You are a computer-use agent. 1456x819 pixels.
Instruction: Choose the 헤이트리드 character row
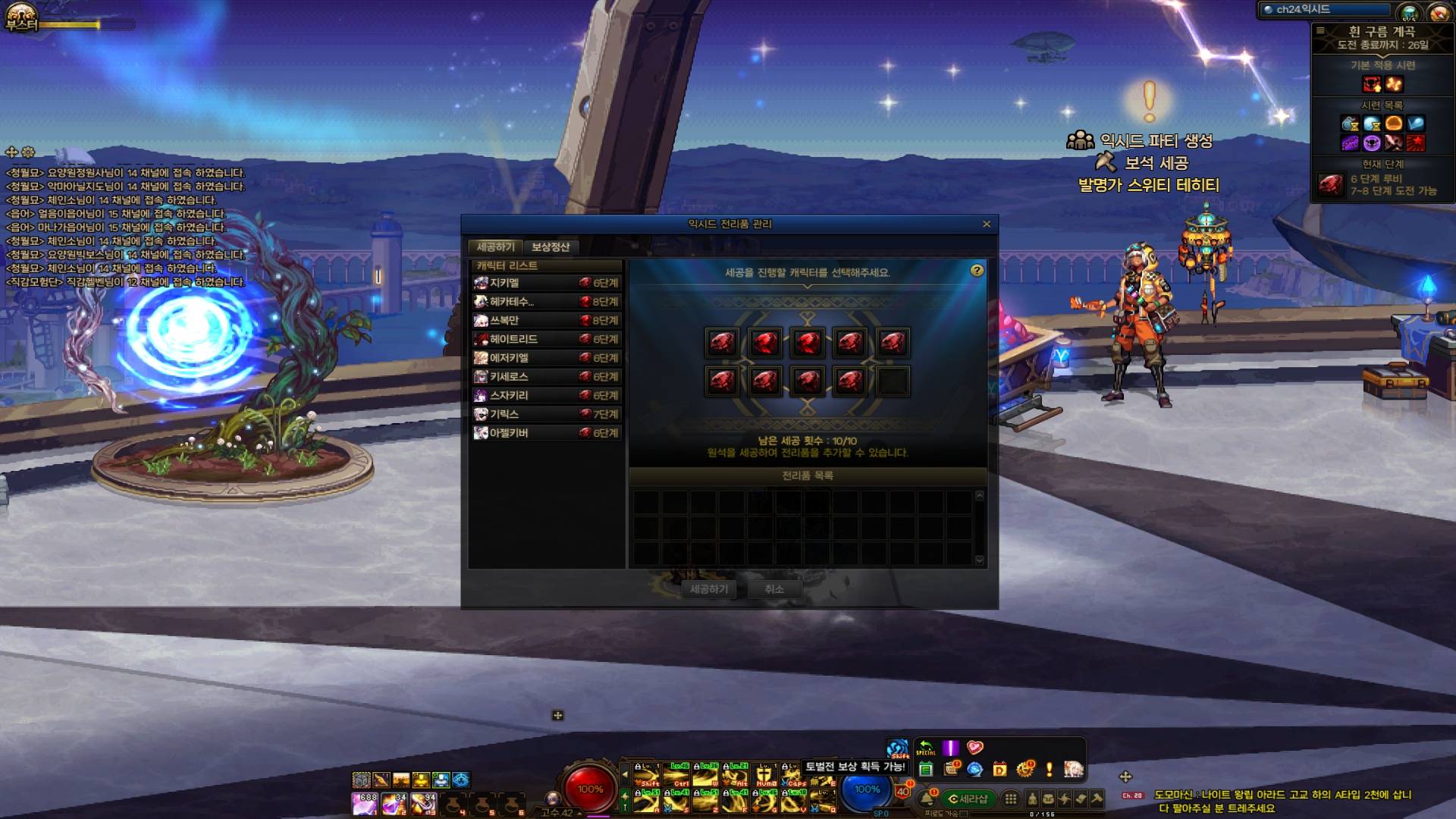(x=546, y=339)
